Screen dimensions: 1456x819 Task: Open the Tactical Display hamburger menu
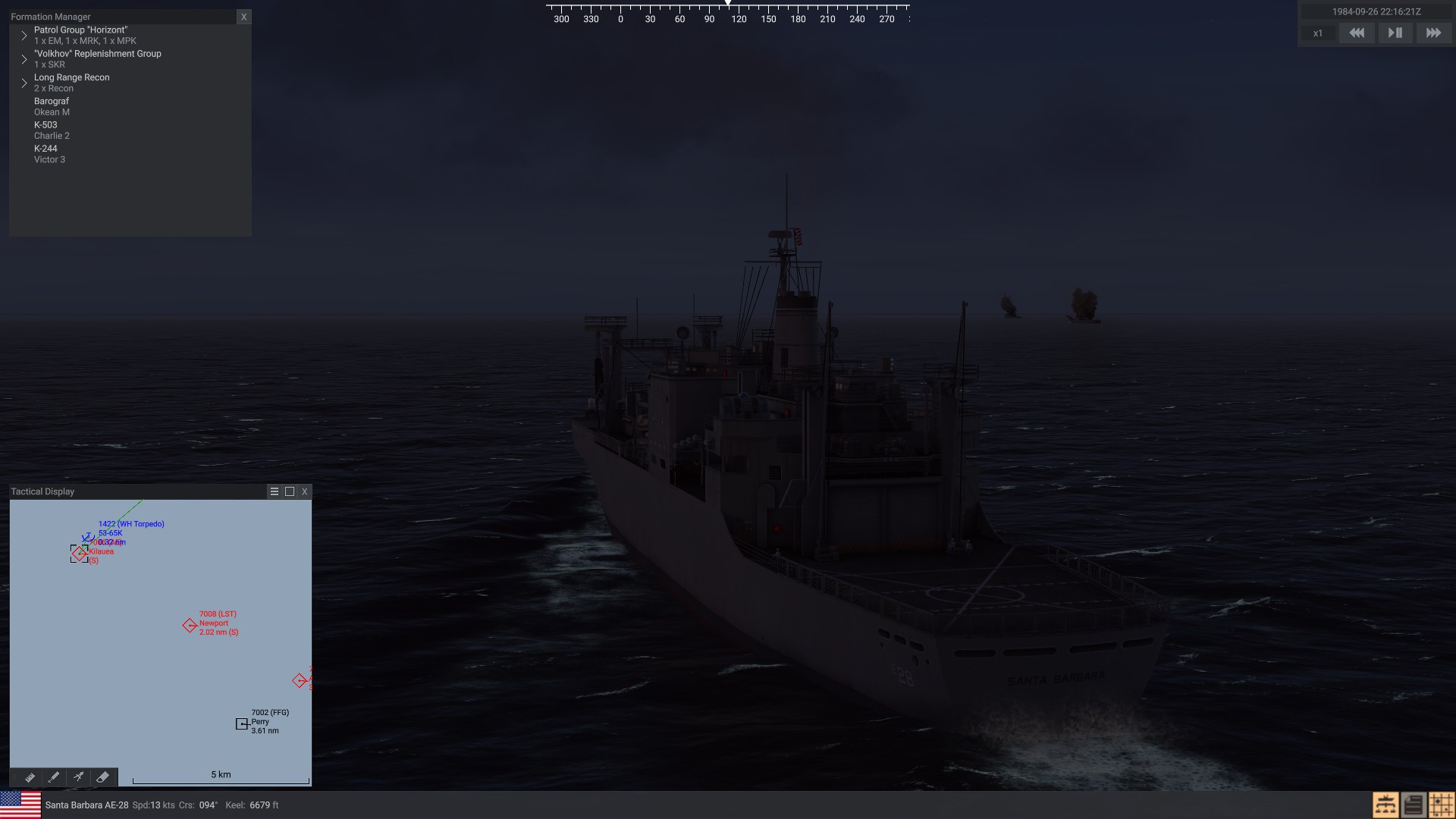[x=275, y=491]
